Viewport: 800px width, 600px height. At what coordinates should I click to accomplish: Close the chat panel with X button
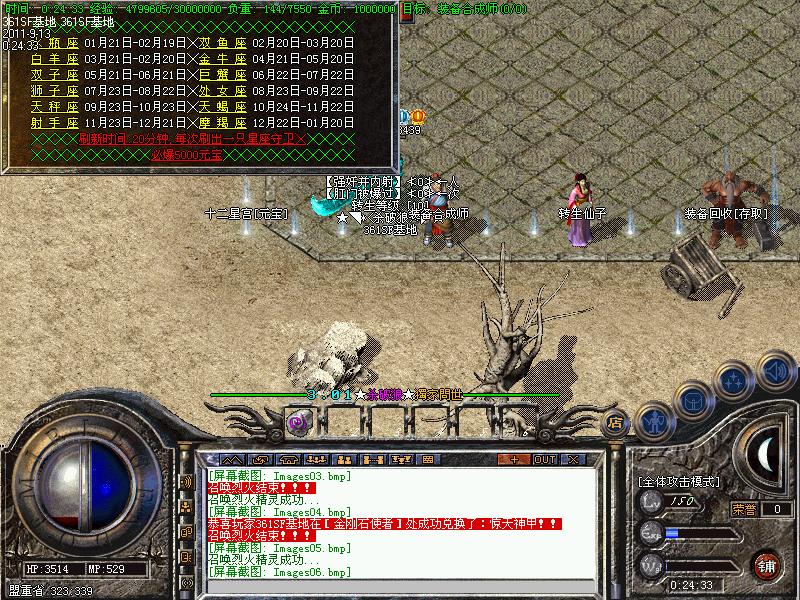573,459
